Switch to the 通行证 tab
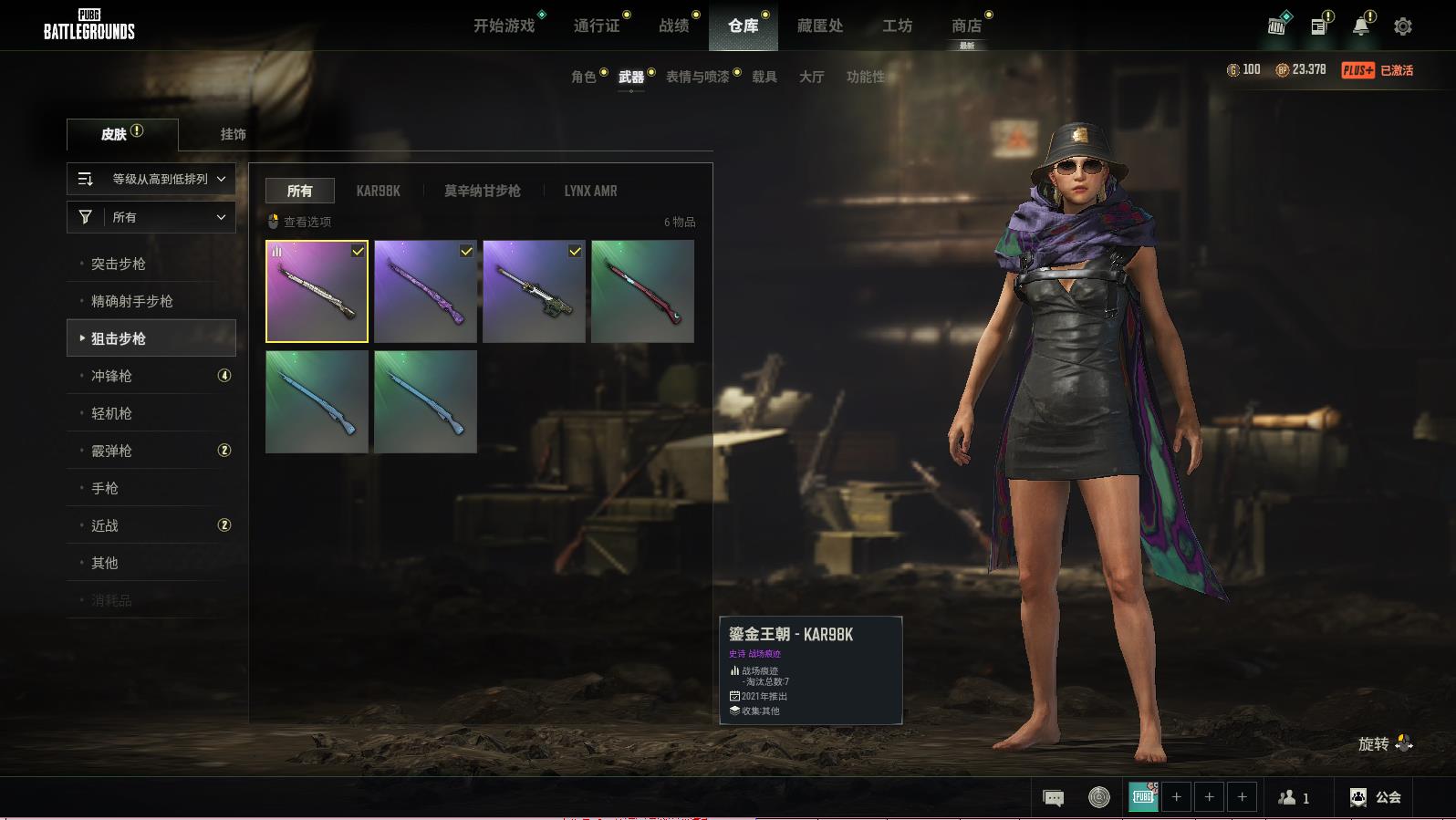 pyautogui.click(x=597, y=26)
